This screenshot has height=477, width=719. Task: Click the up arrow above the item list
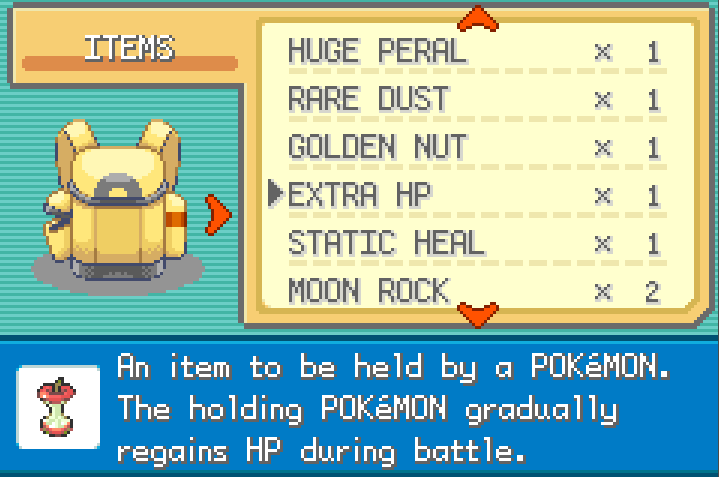(x=478, y=18)
